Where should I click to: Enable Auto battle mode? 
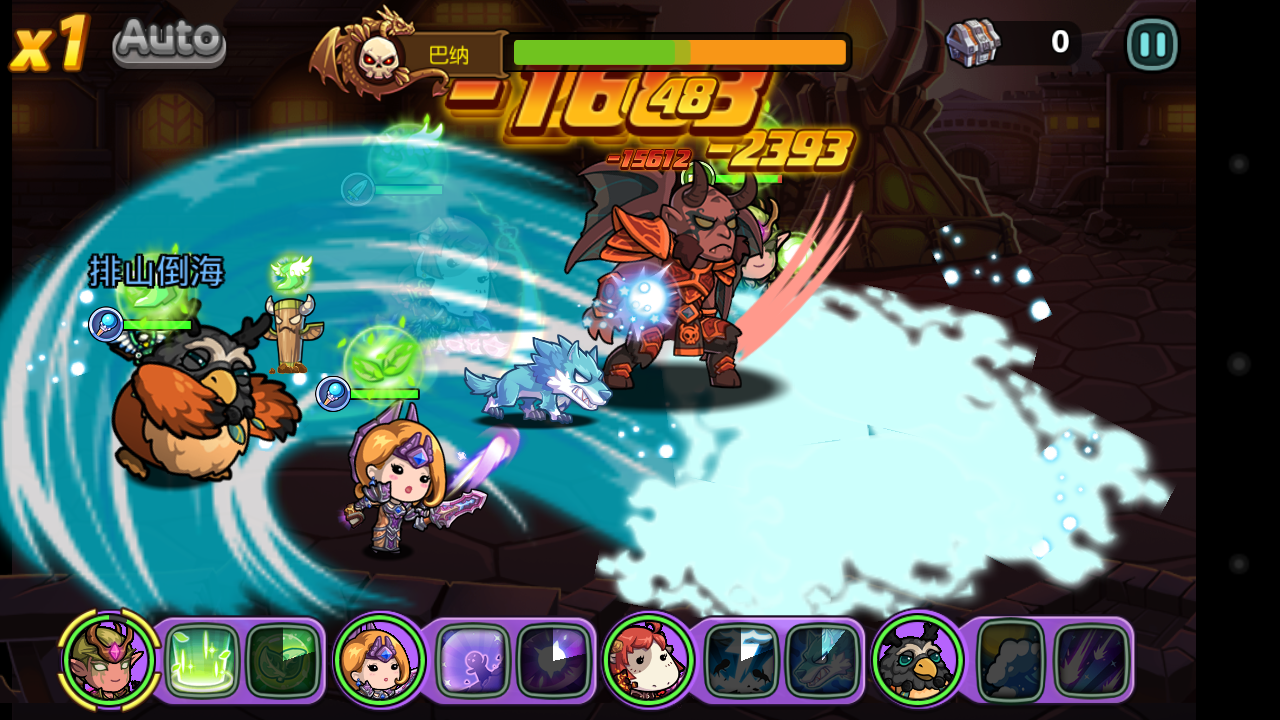pos(169,42)
